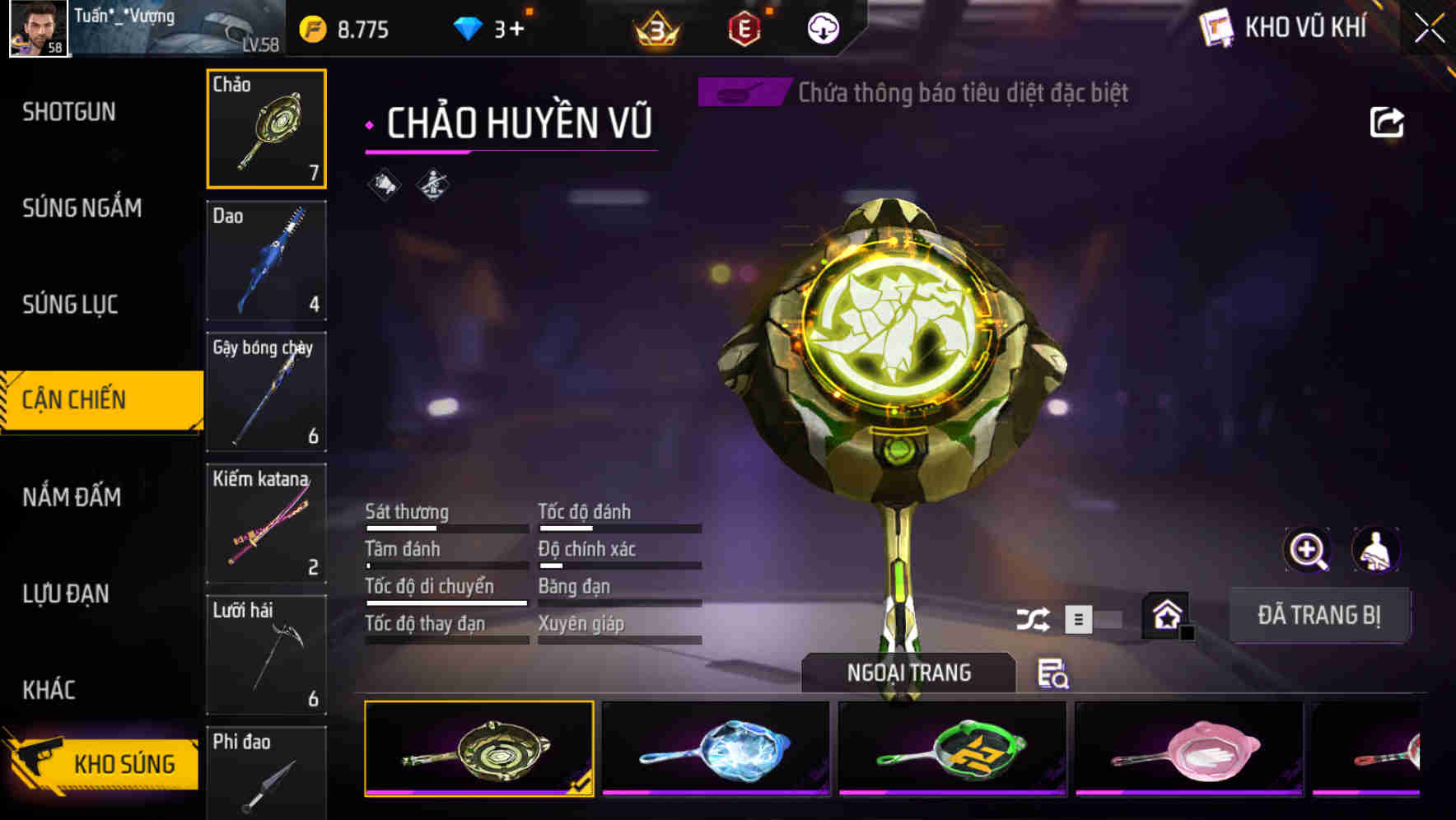Open the character preview icon beside the magnifier
The height and width of the screenshot is (820, 1456).
coord(1376,549)
